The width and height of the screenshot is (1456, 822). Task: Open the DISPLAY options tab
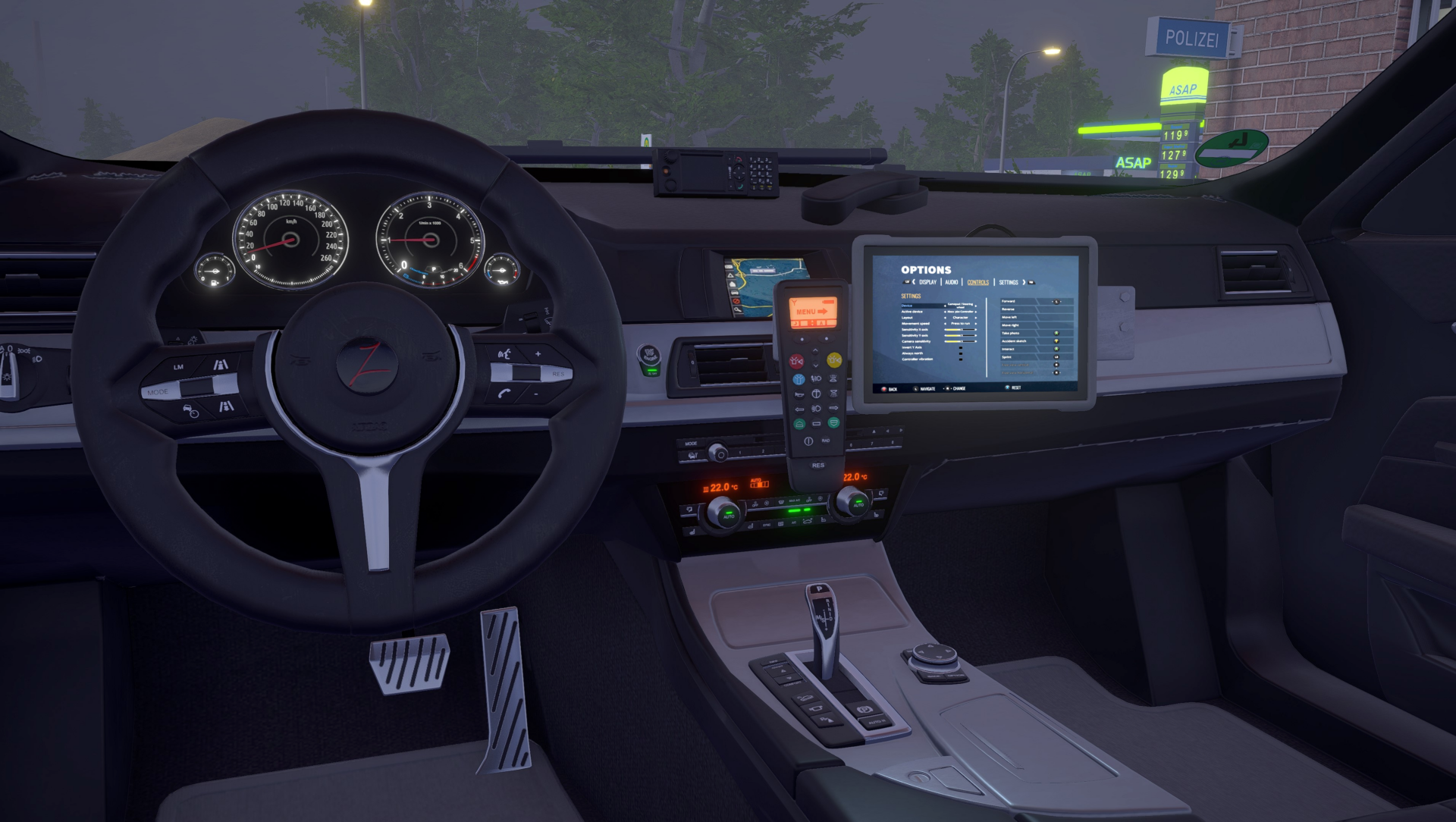tap(927, 281)
